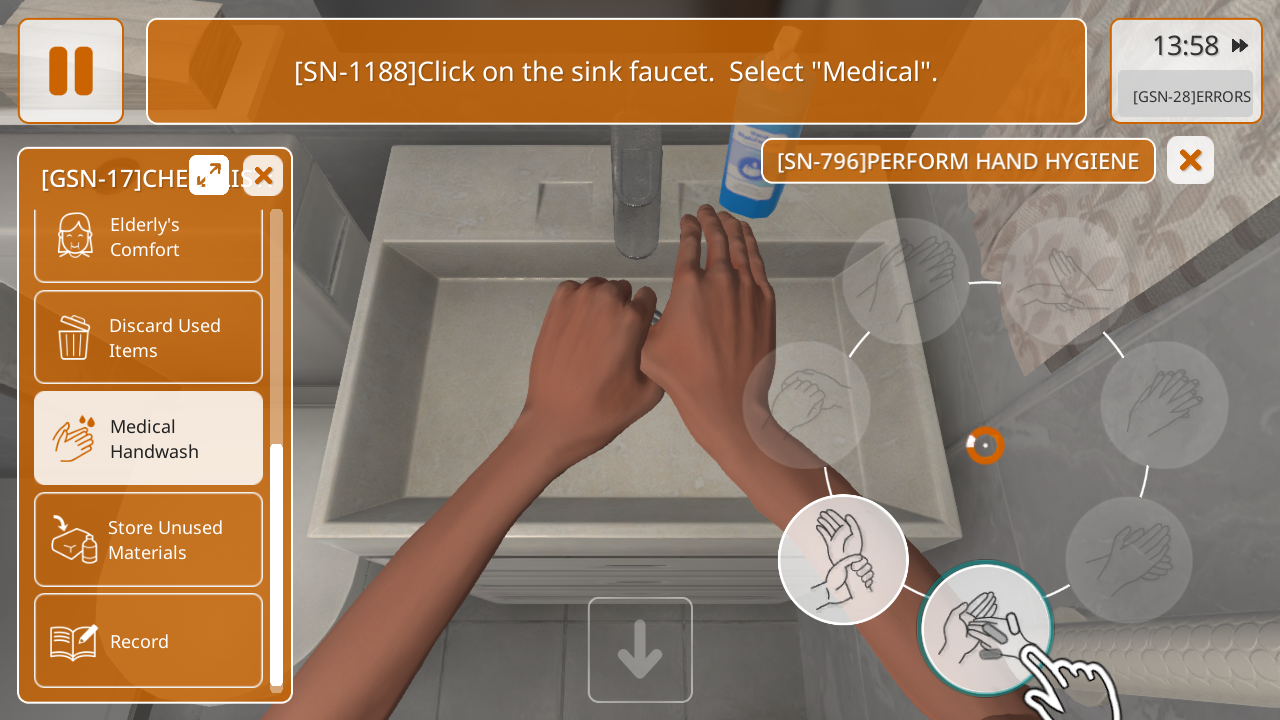Choose the fingertips-on-palm handwash step

[985, 628]
